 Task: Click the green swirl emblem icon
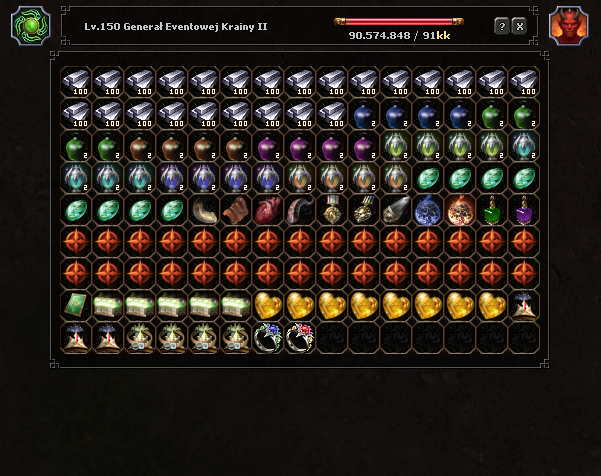coord(30,26)
